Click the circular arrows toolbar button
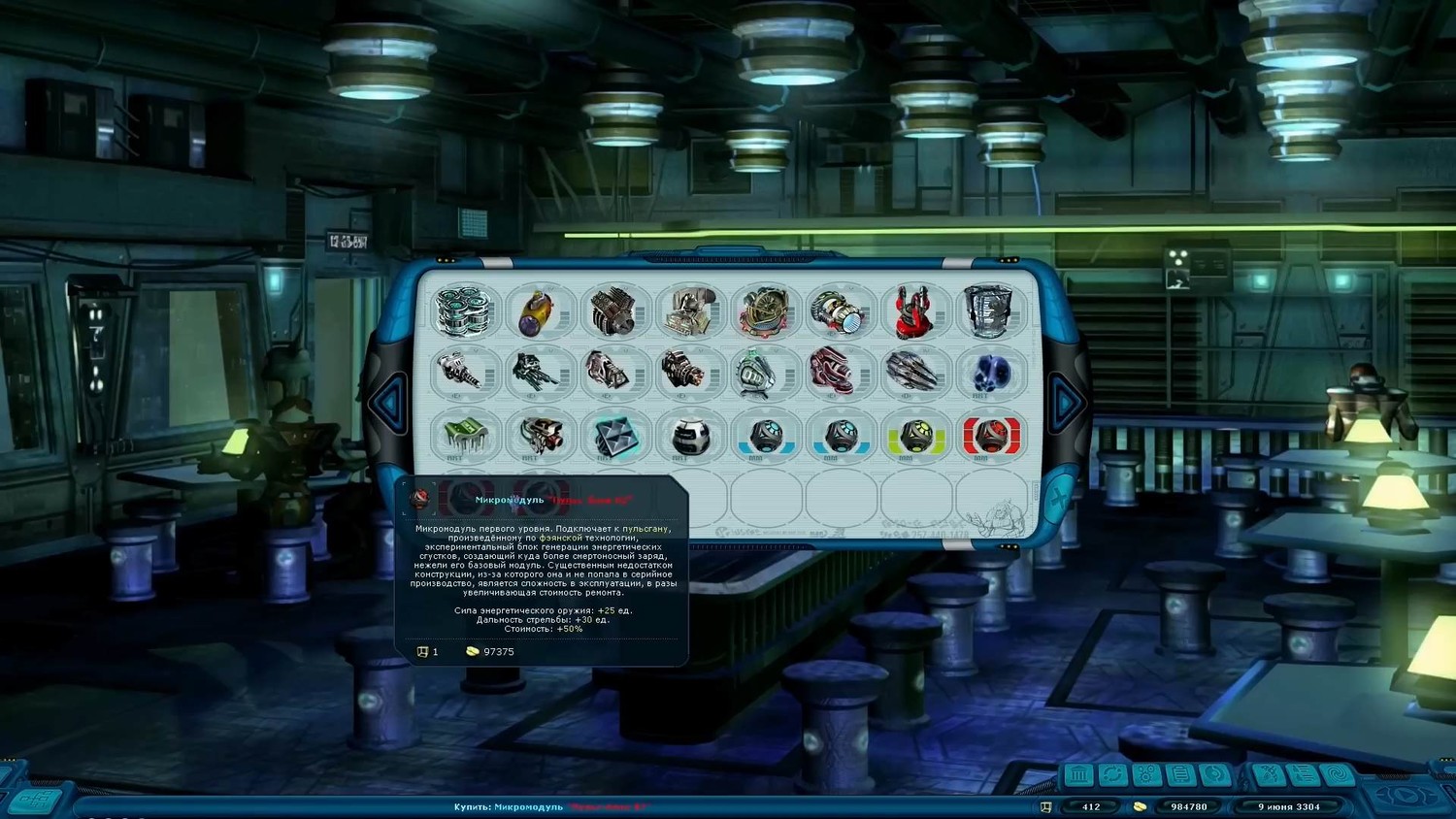This screenshot has width=1456, height=819. (1112, 774)
